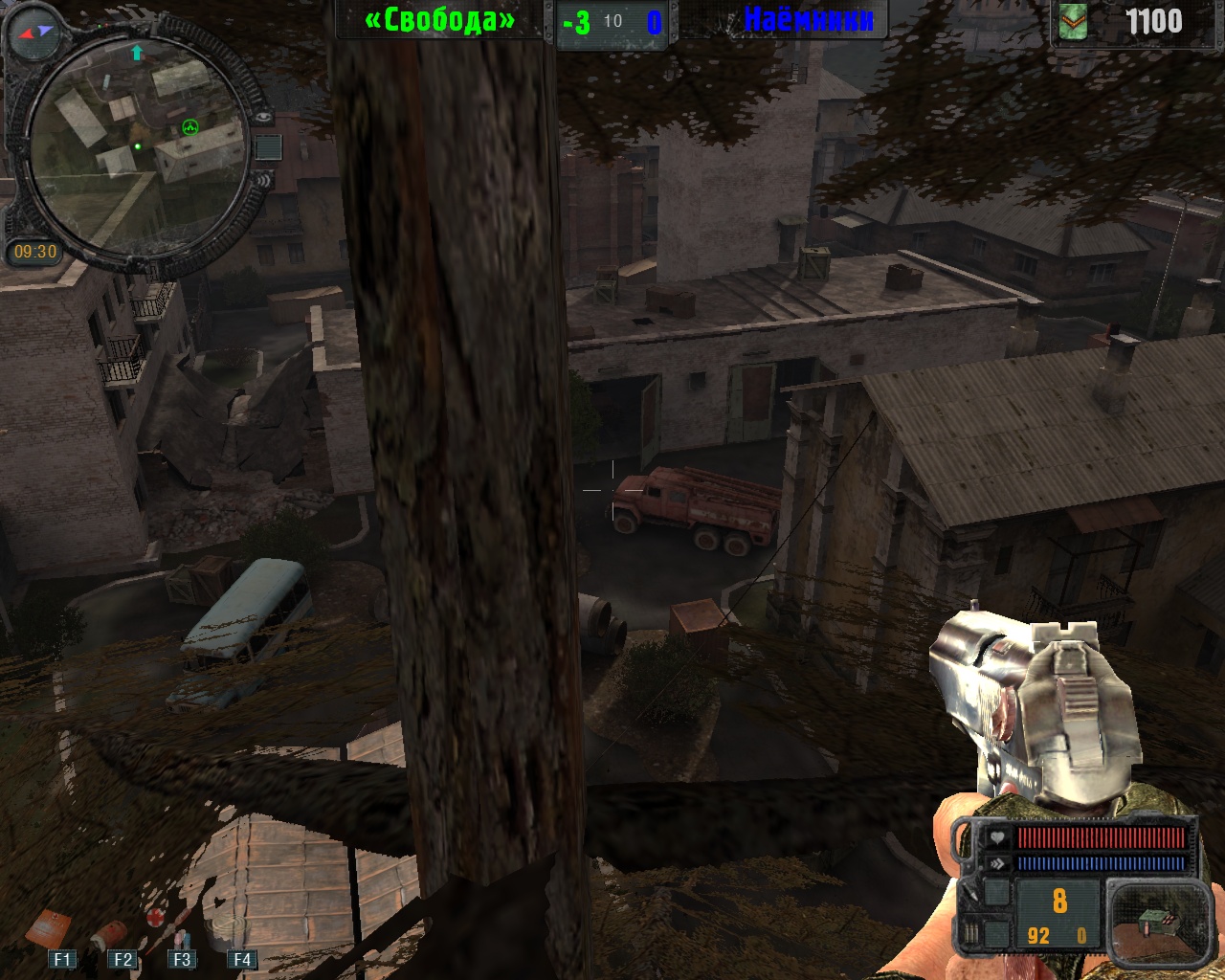Click the circular minimap
This screenshot has width=1225, height=980.
click(134, 144)
